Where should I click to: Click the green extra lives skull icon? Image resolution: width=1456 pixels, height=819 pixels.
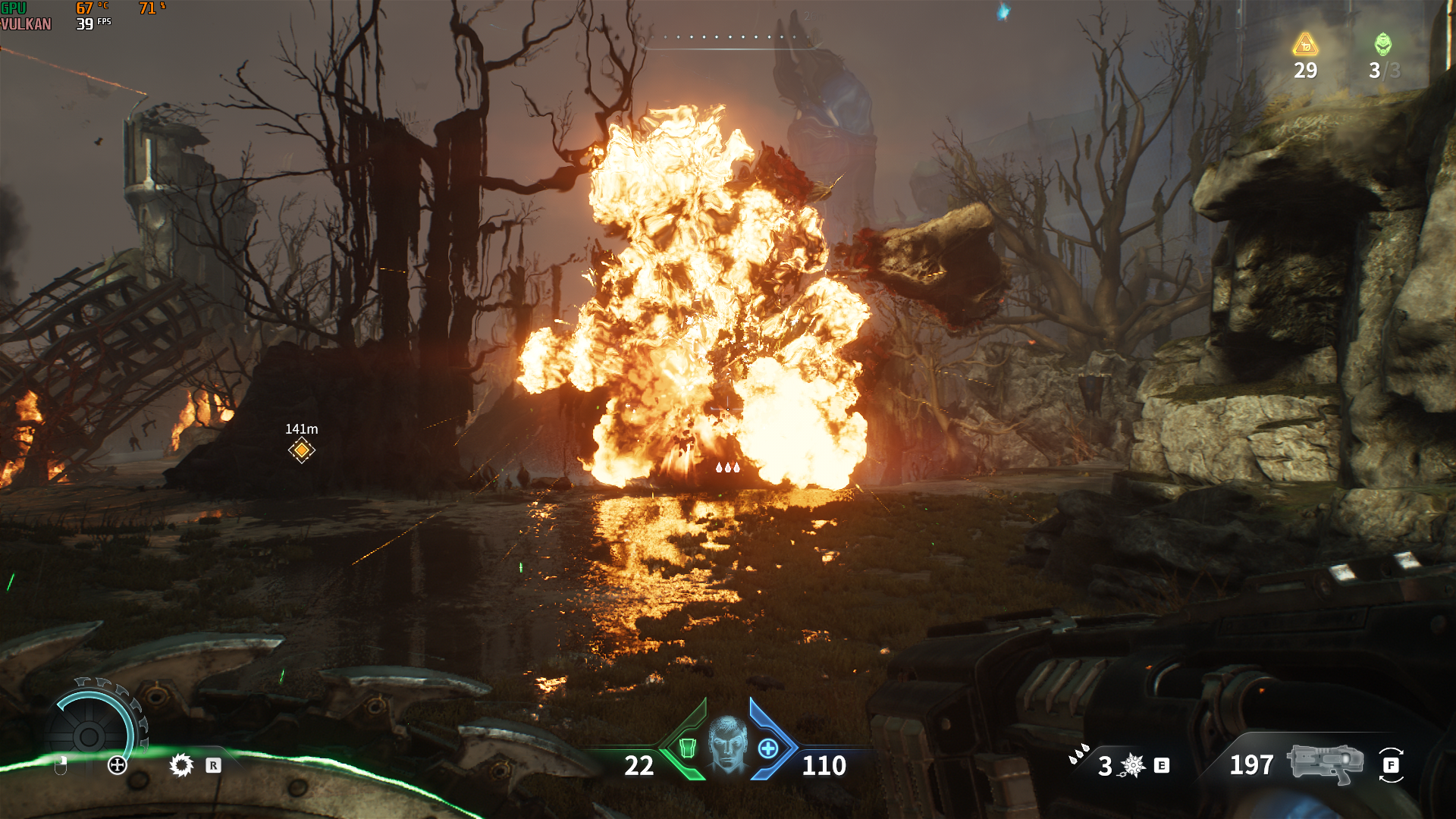pos(1382,44)
